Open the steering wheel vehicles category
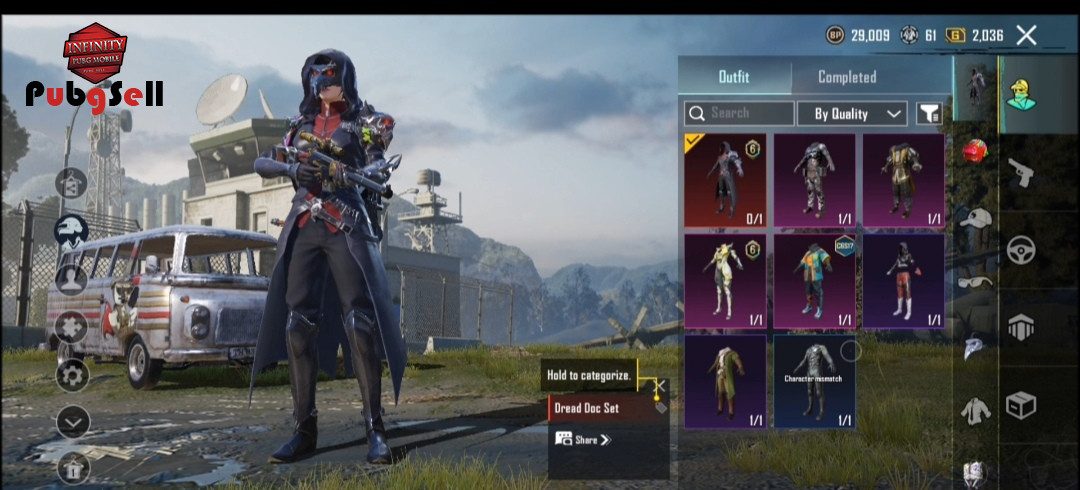Viewport: 1080px width, 490px height. click(1020, 250)
